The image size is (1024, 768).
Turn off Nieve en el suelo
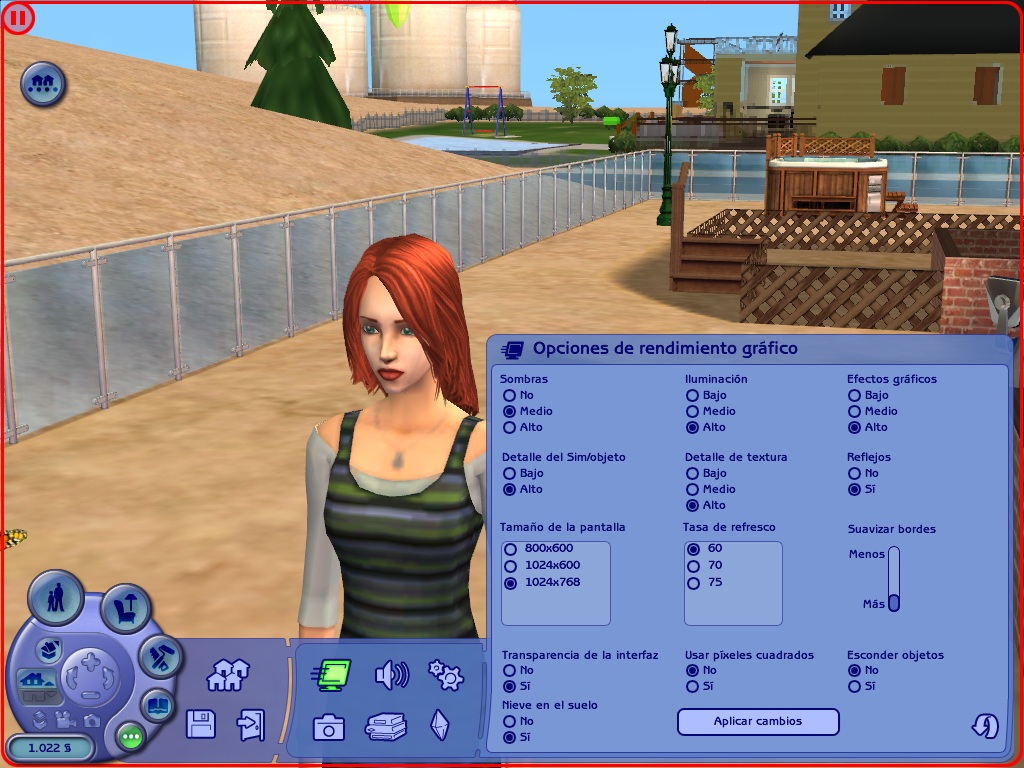510,721
